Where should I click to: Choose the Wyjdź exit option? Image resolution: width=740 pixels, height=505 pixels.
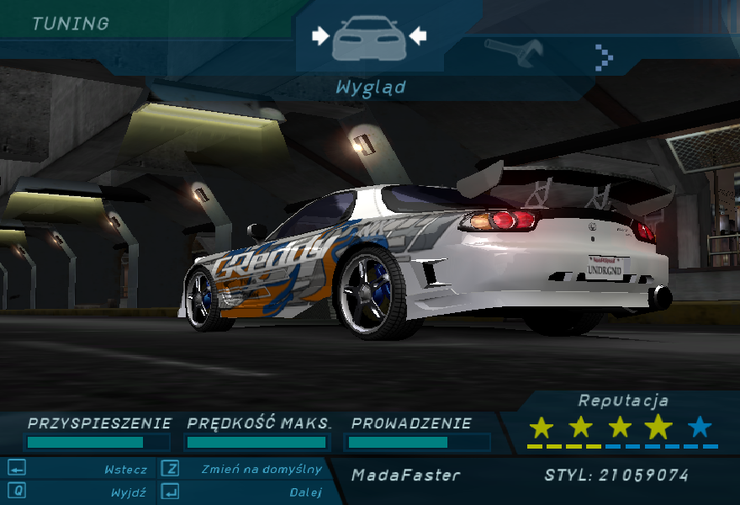click(130, 492)
